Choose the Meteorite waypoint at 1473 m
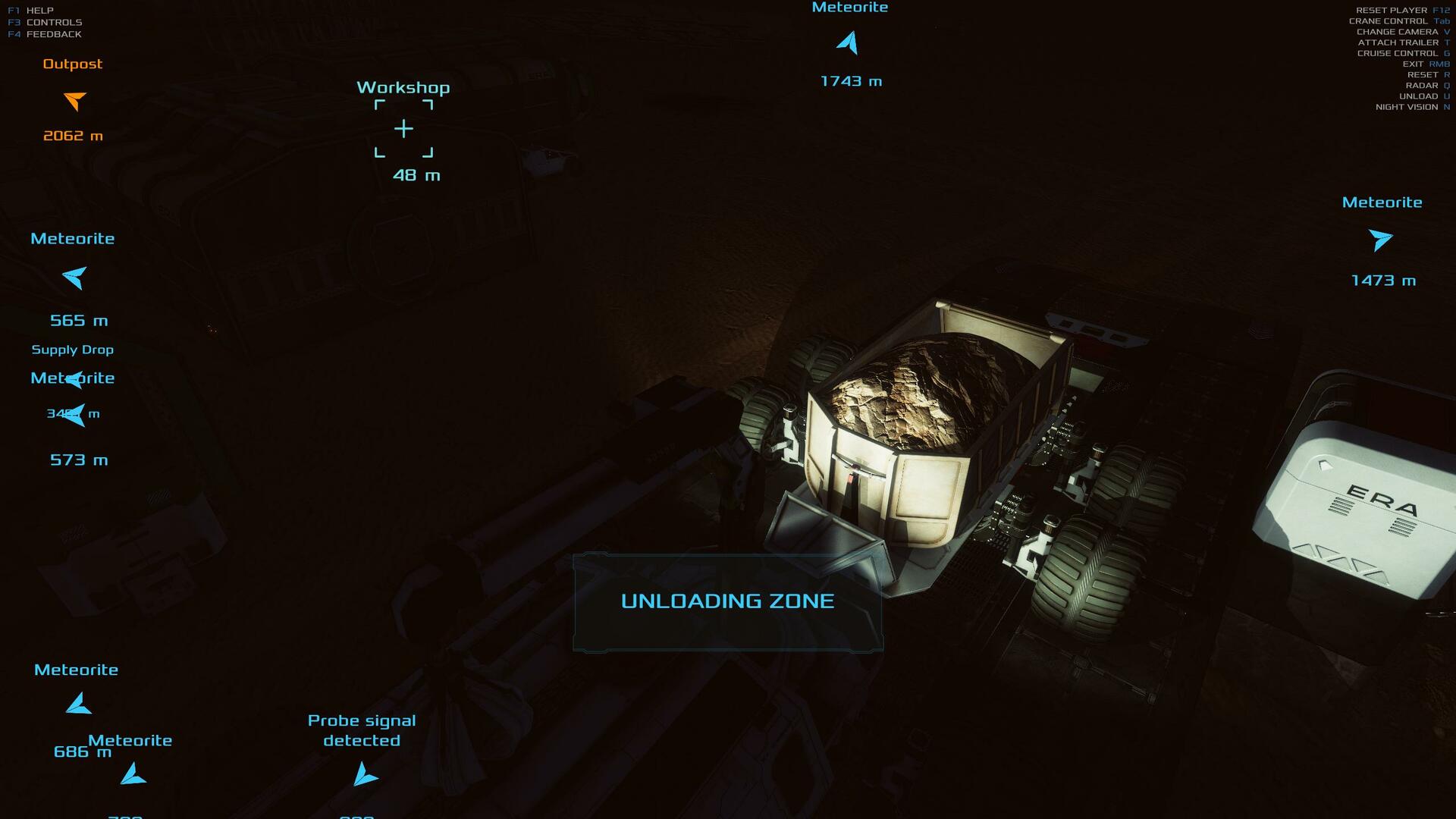Screen dimensions: 1456x819 1380,240
